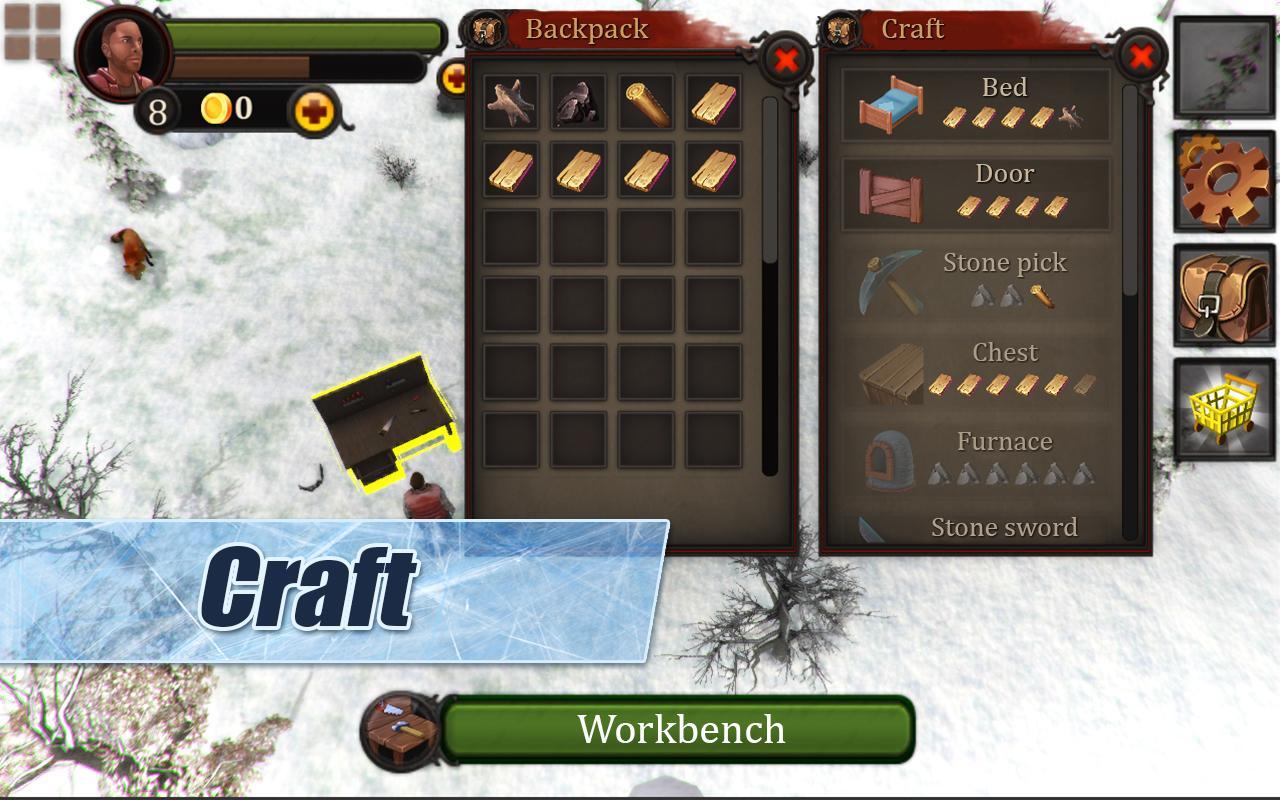This screenshot has width=1280, height=800.
Task: Select the Furnace recipe
Action: [976, 460]
